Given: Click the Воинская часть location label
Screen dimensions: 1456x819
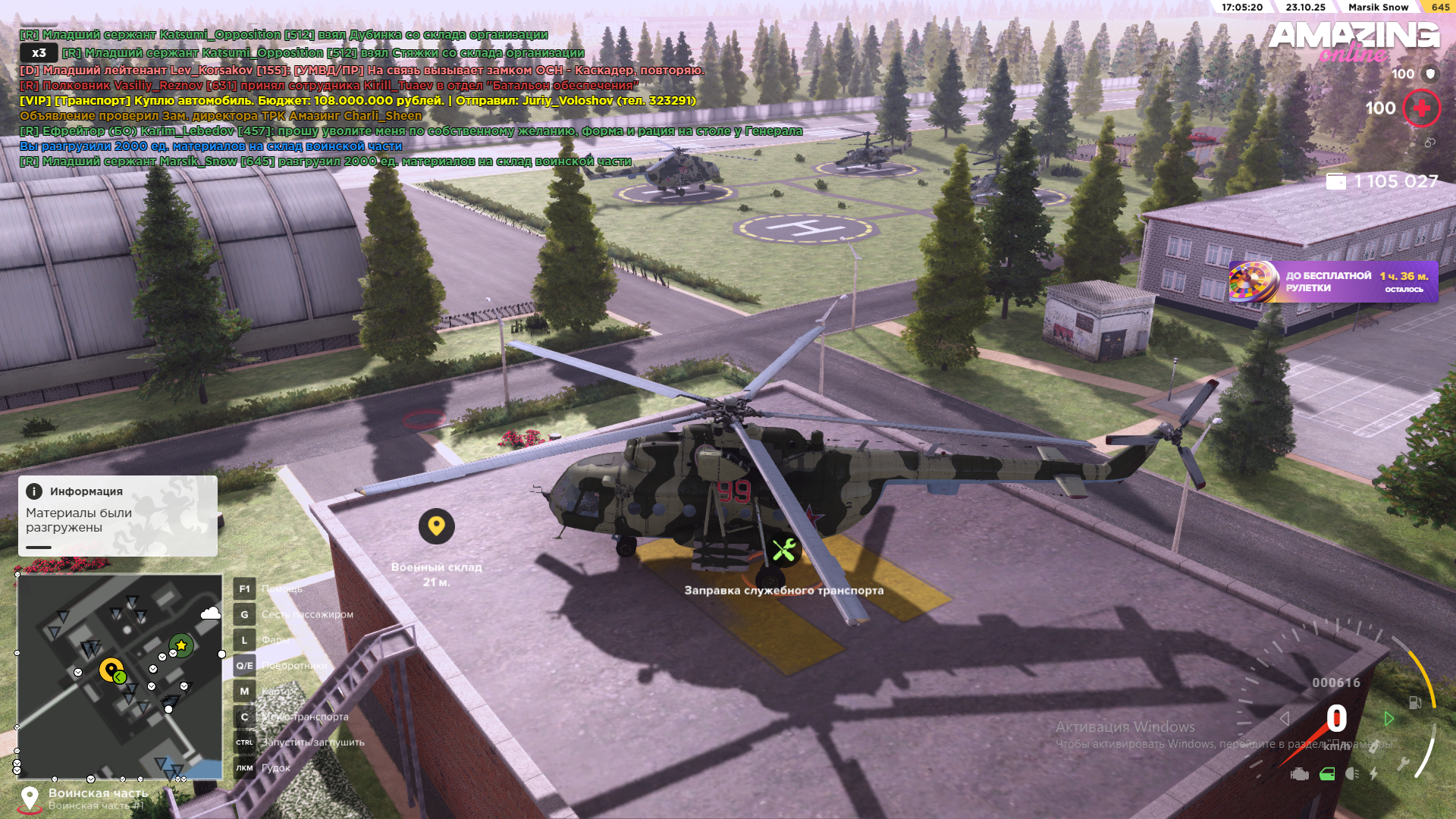Looking at the screenshot, I should click(x=98, y=794).
